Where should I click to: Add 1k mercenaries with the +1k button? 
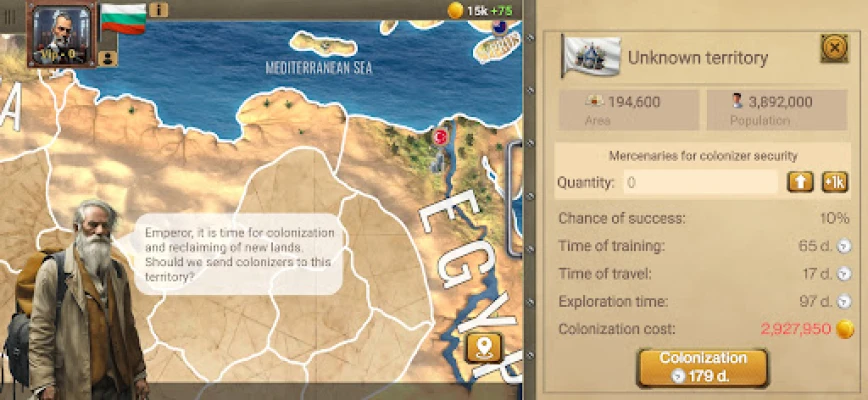tap(834, 182)
